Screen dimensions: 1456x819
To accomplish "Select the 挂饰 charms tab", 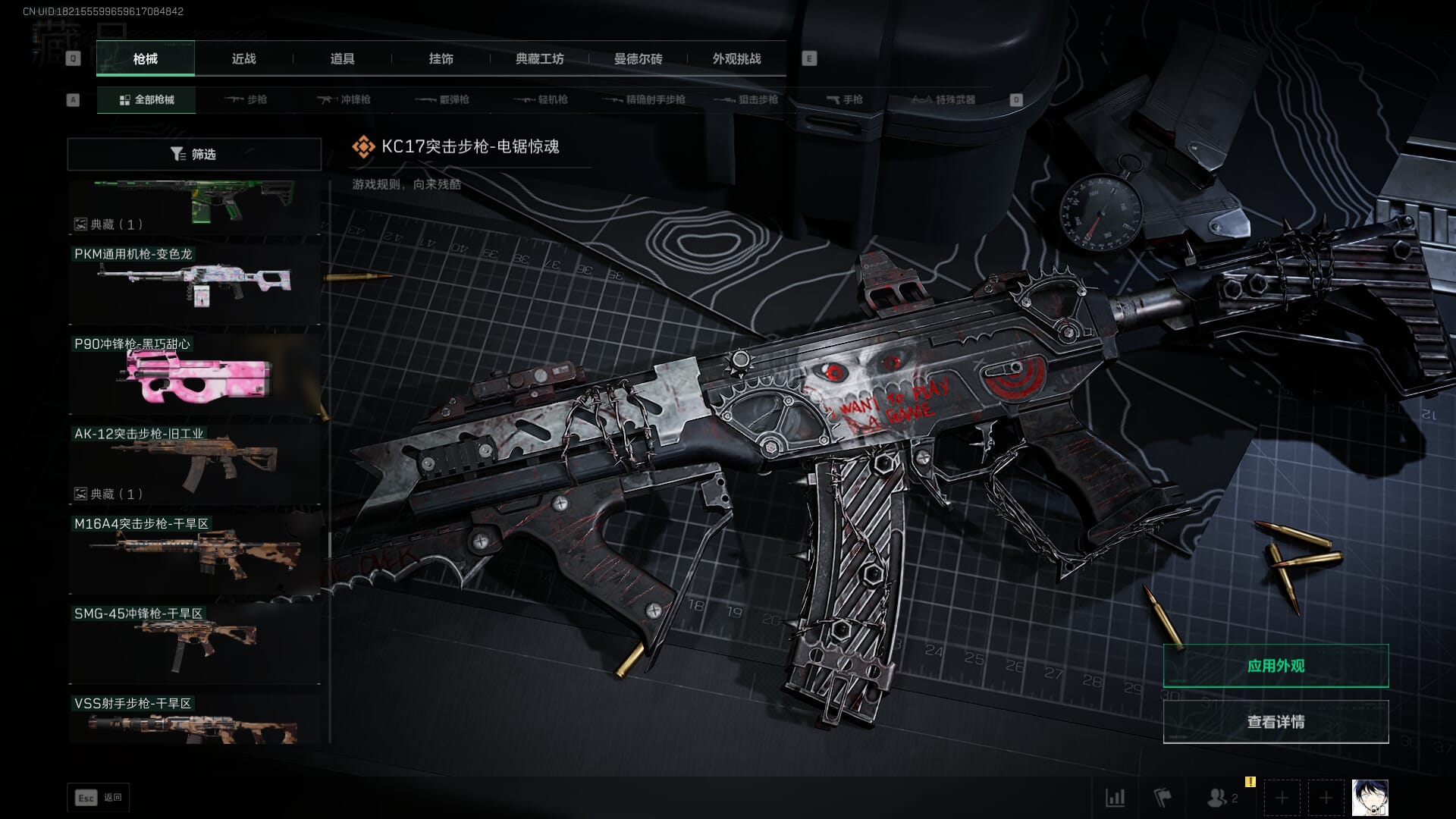I will click(x=441, y=58).
